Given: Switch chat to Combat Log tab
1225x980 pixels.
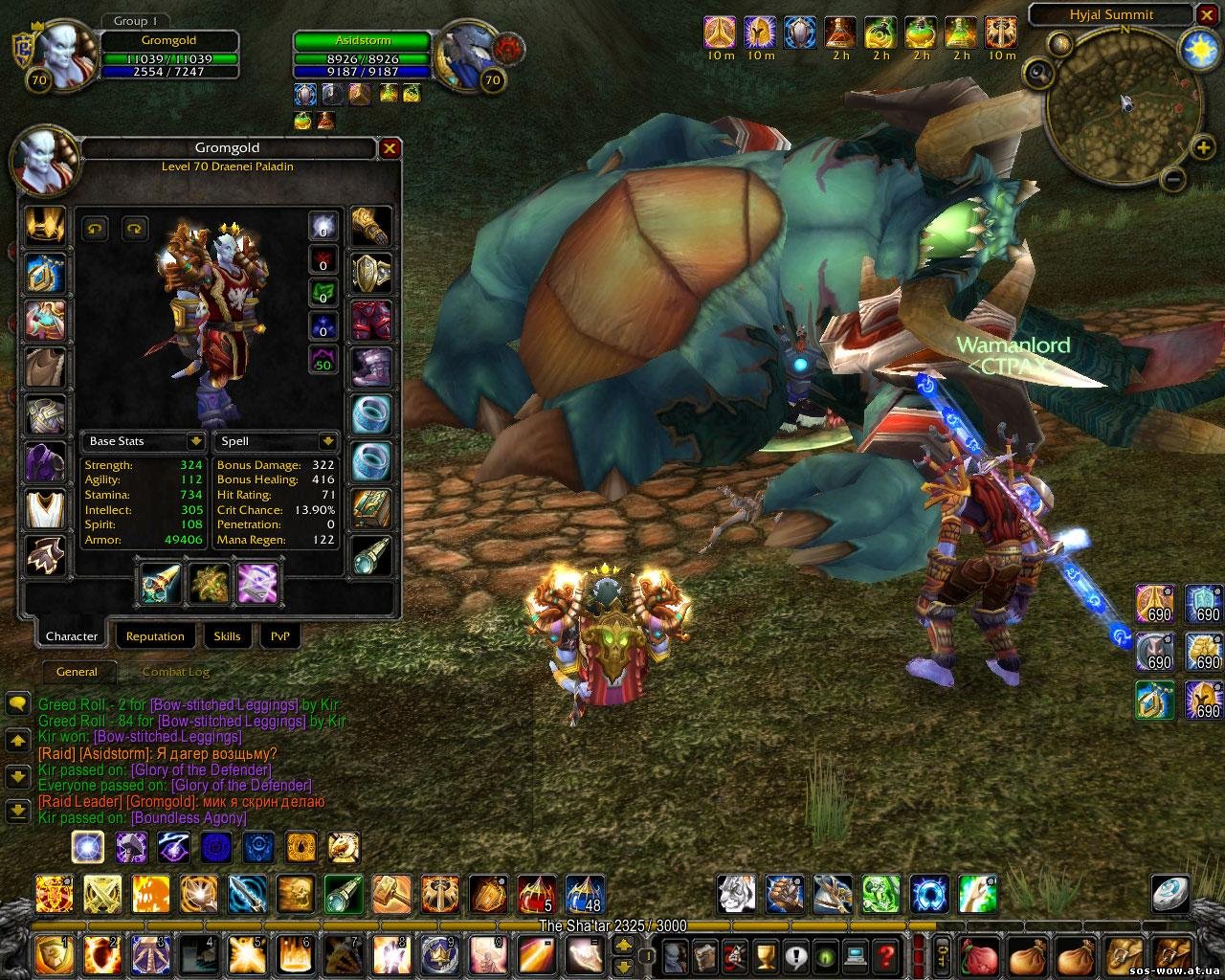Looking at the screenshot, I should (175, 672).
